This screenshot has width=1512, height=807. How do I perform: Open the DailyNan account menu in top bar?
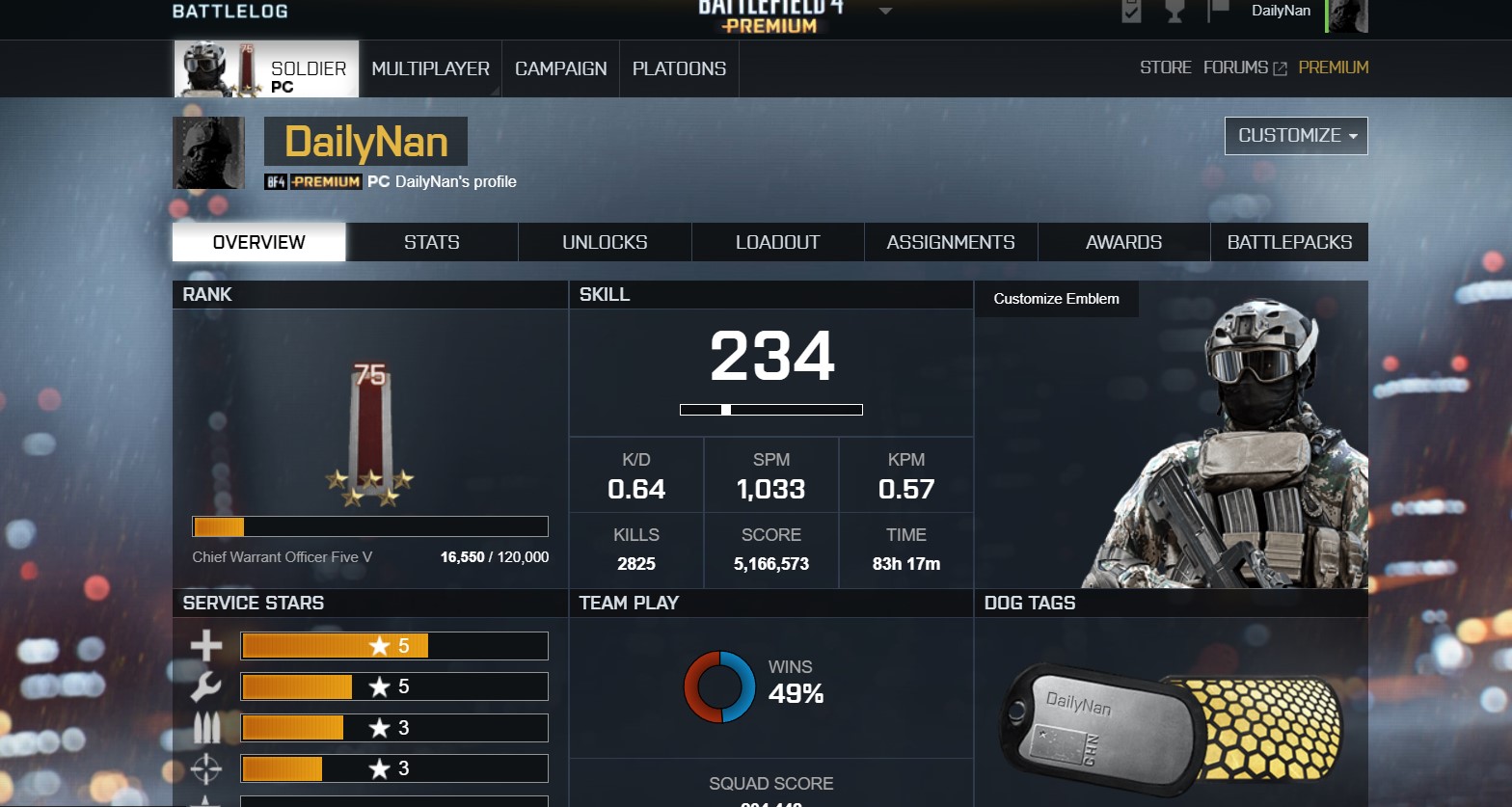click(x=1281, y=12)
